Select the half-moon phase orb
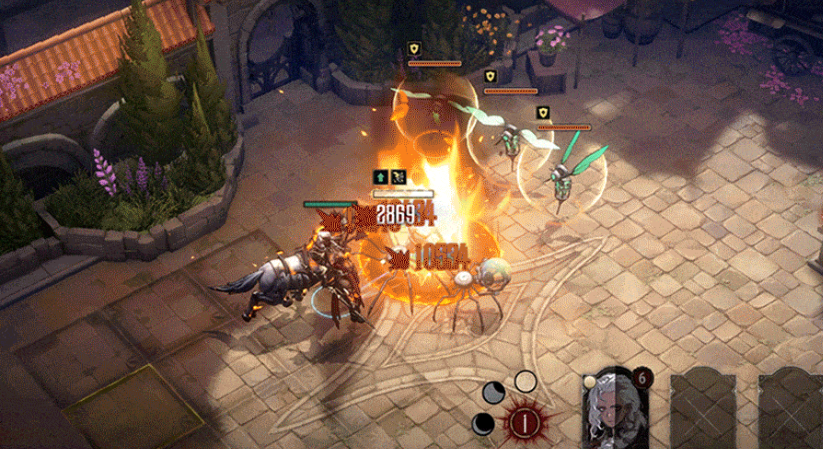Image resolution: width=823 pixels, height=449 pixels. tap(494, 393)
